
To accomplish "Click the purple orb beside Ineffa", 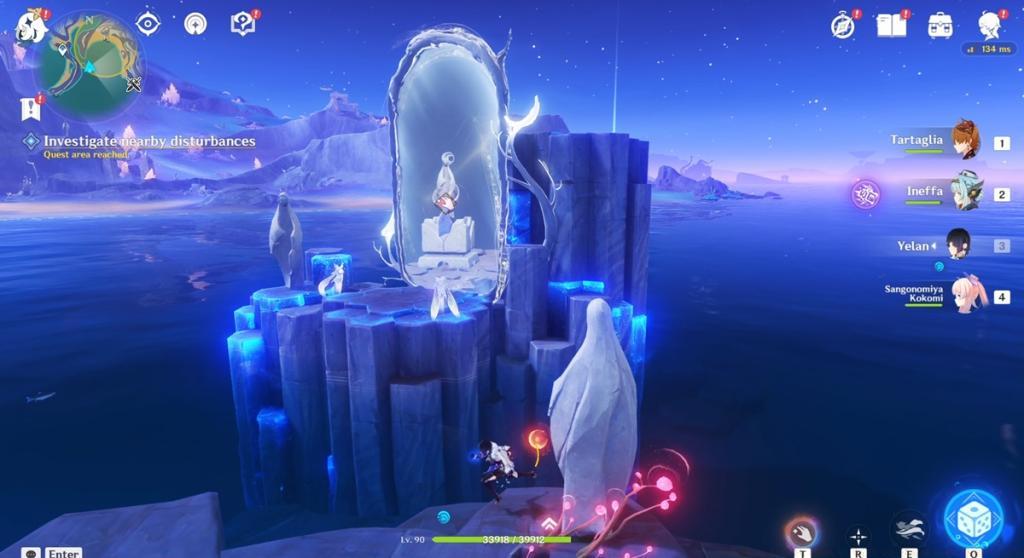I will [x=864, y=193].
